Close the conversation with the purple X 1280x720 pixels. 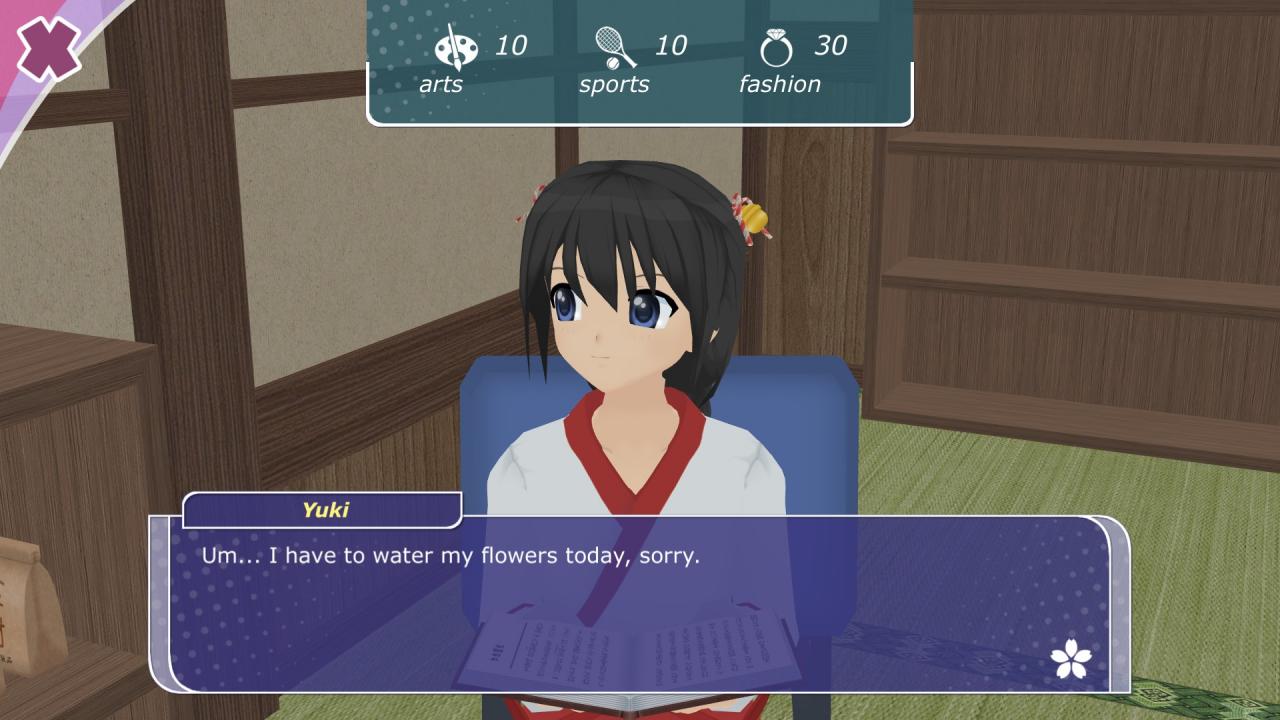point(47,48)
